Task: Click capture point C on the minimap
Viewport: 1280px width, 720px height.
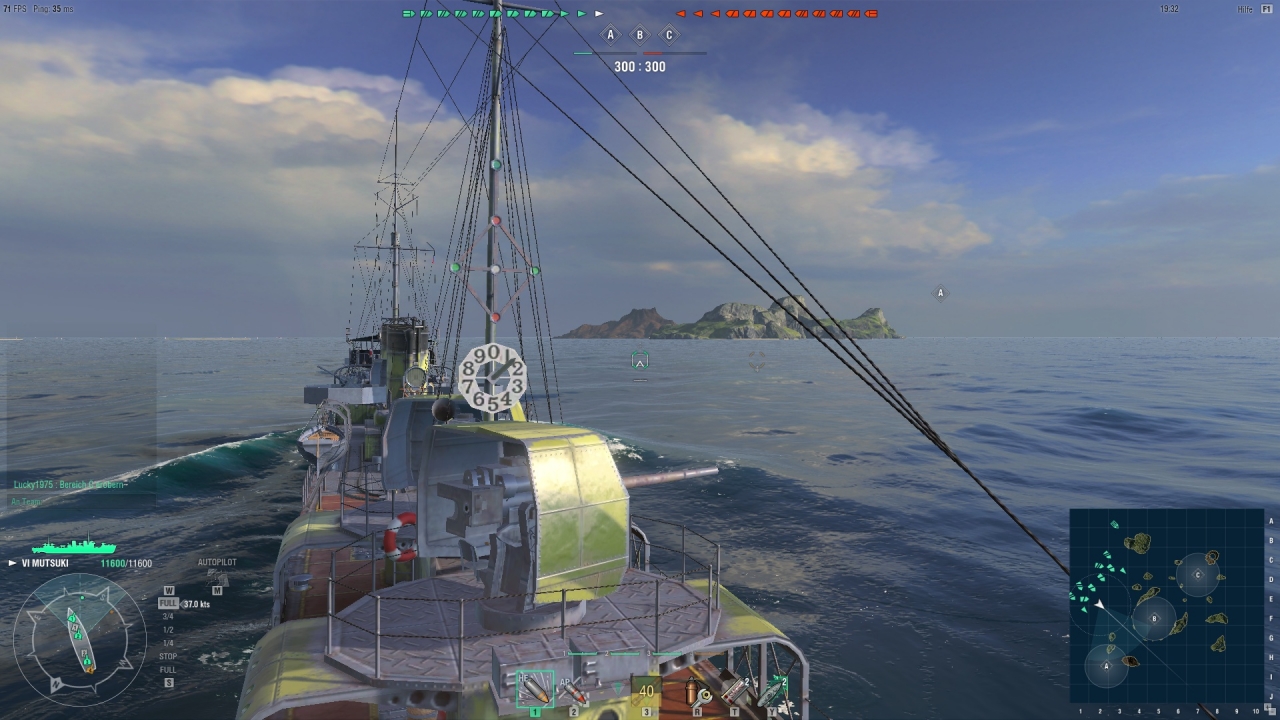Action: click(1198, 575)
